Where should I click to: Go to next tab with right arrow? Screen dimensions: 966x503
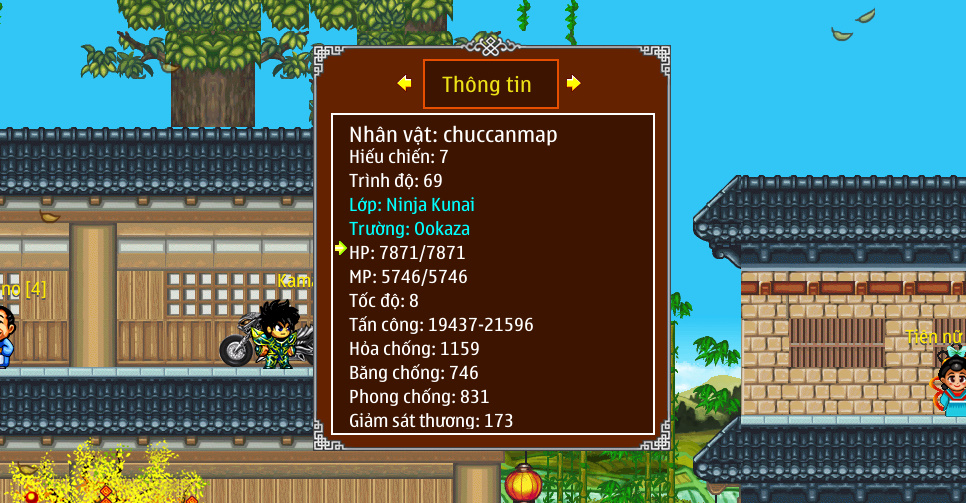(573, 84)
